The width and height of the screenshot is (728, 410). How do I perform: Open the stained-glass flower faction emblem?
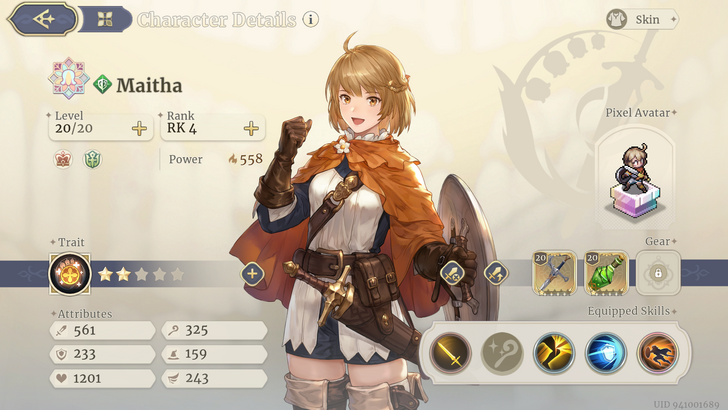[68, 81]
